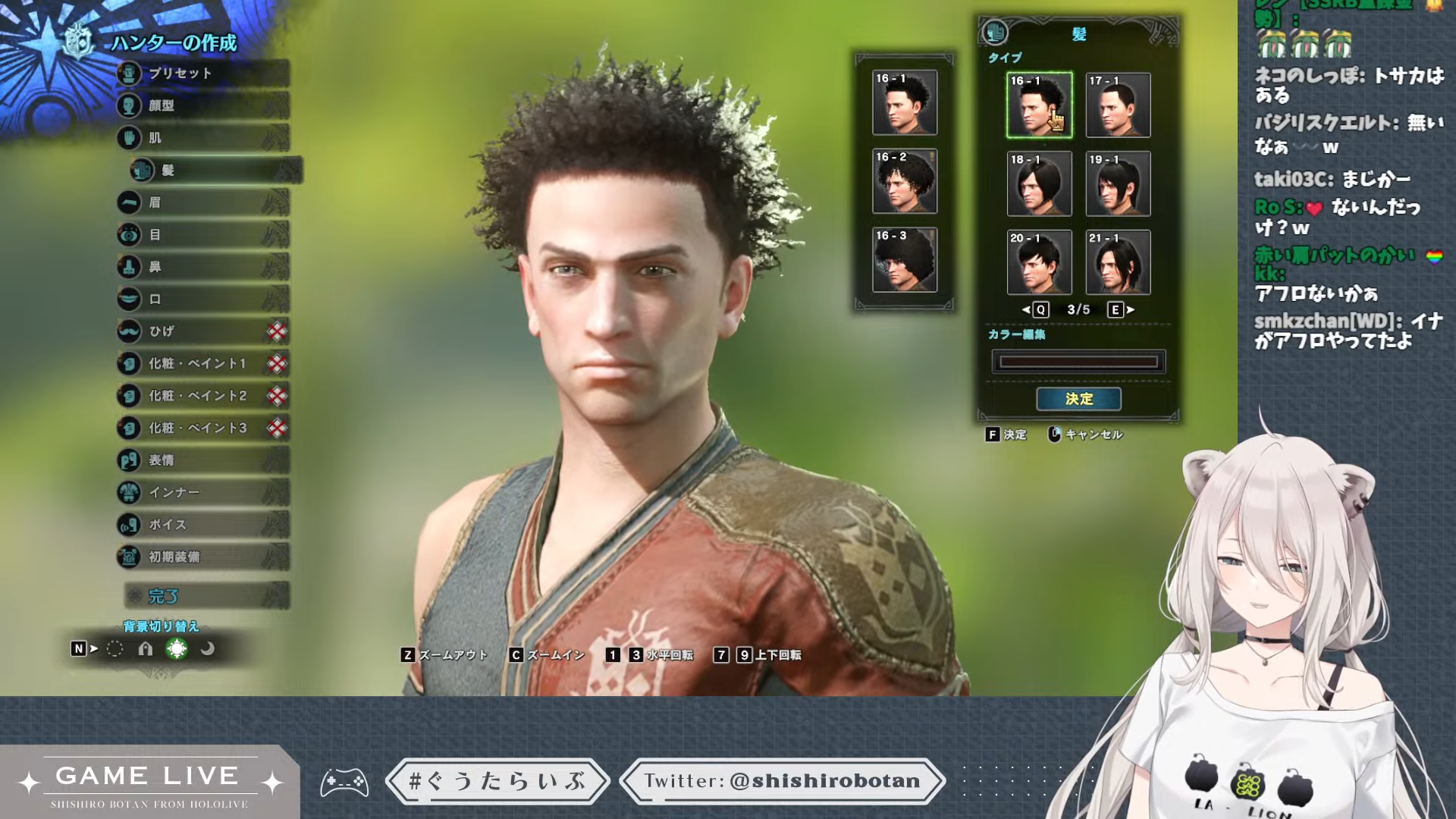Confirm hair with the 決定 button
This screenshot has height=819, width=1456.
point(1078,399)
